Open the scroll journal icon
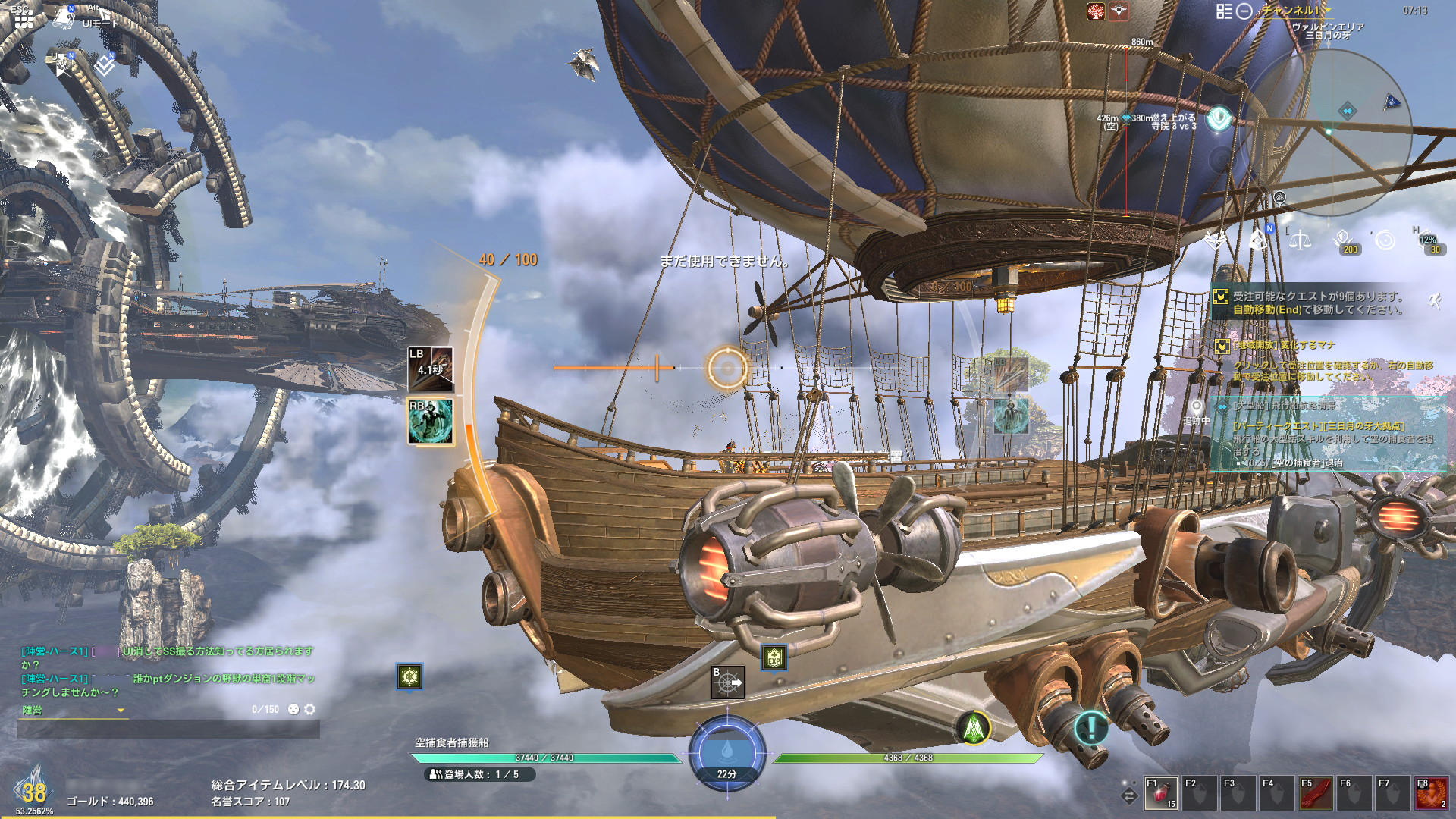Viewport: 1456px width, 819px height. click(x=63, y=20)
